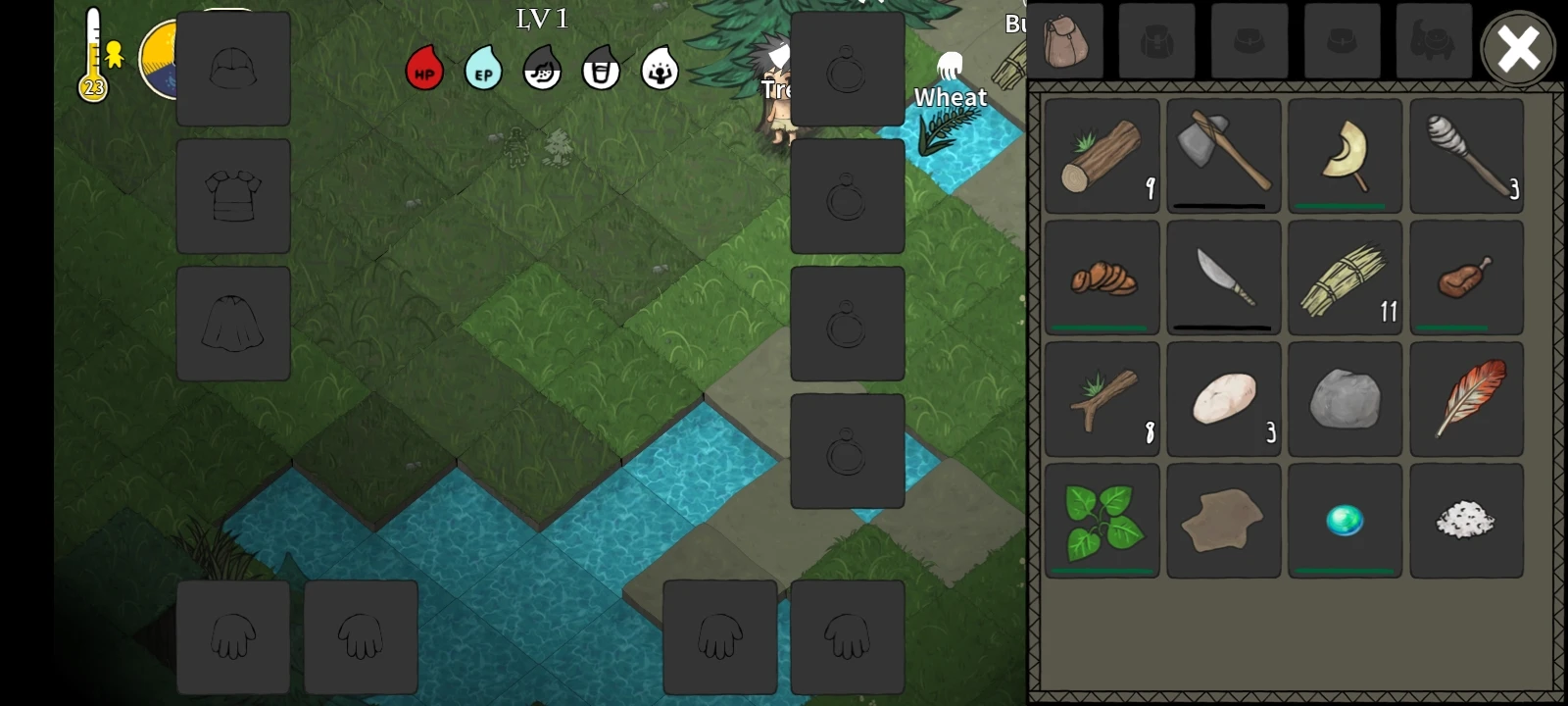Select the twig branch stack
Viewport: 1568px width, 706px height.
click(x=1102, y=399)
